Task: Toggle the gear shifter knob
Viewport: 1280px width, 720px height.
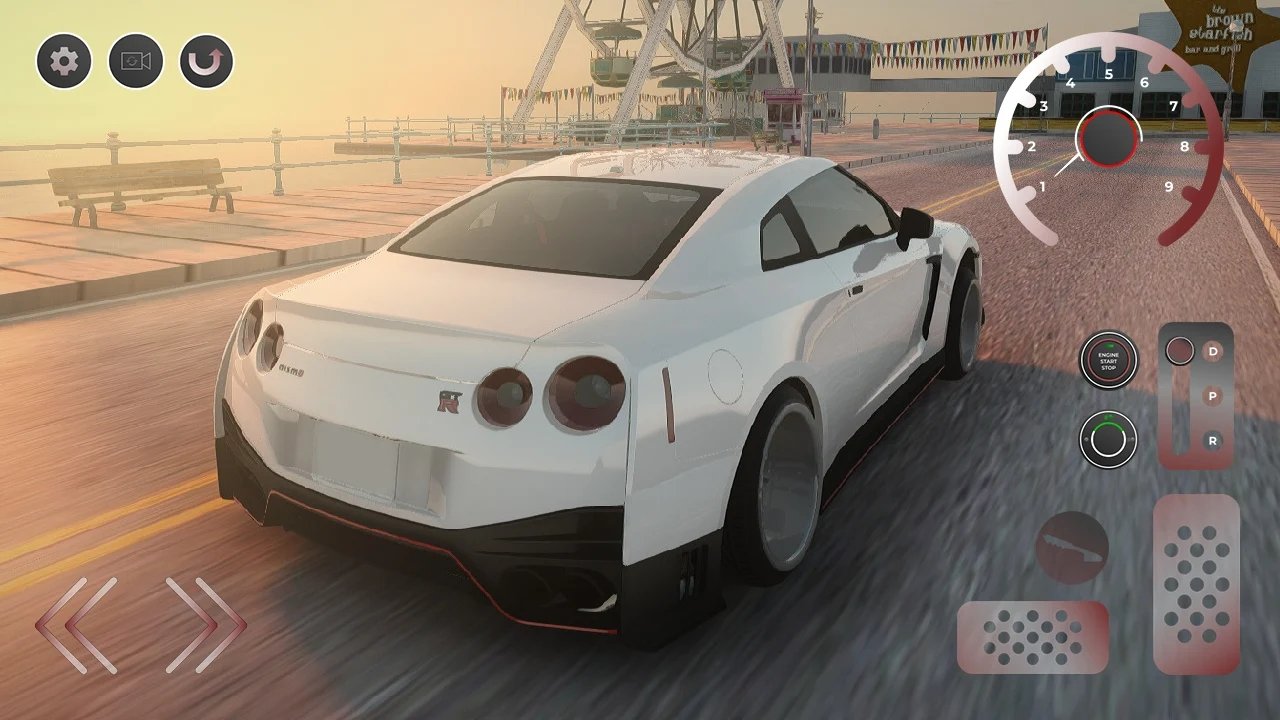Action: point(1181,349)
